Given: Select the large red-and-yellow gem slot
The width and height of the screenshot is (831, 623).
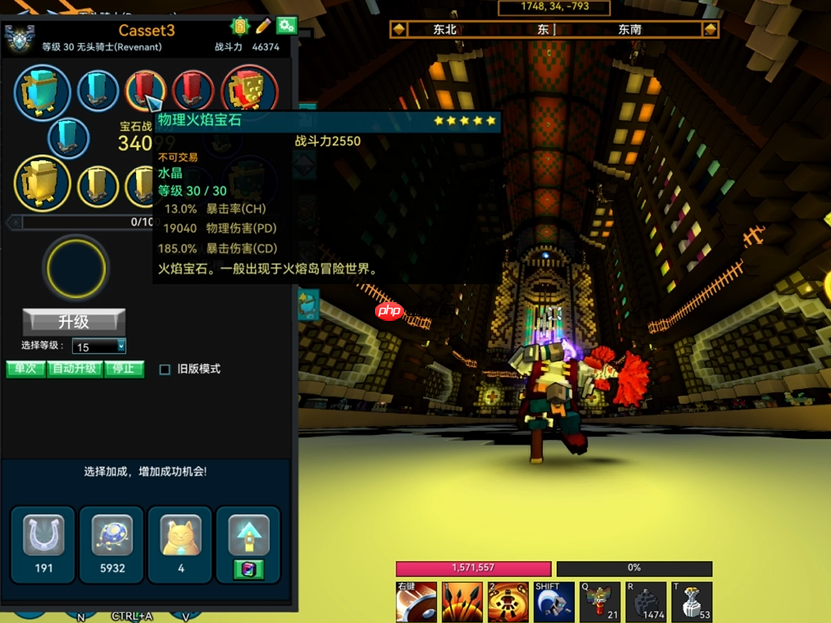Looking at the screenshot, I should click(249, 92).
